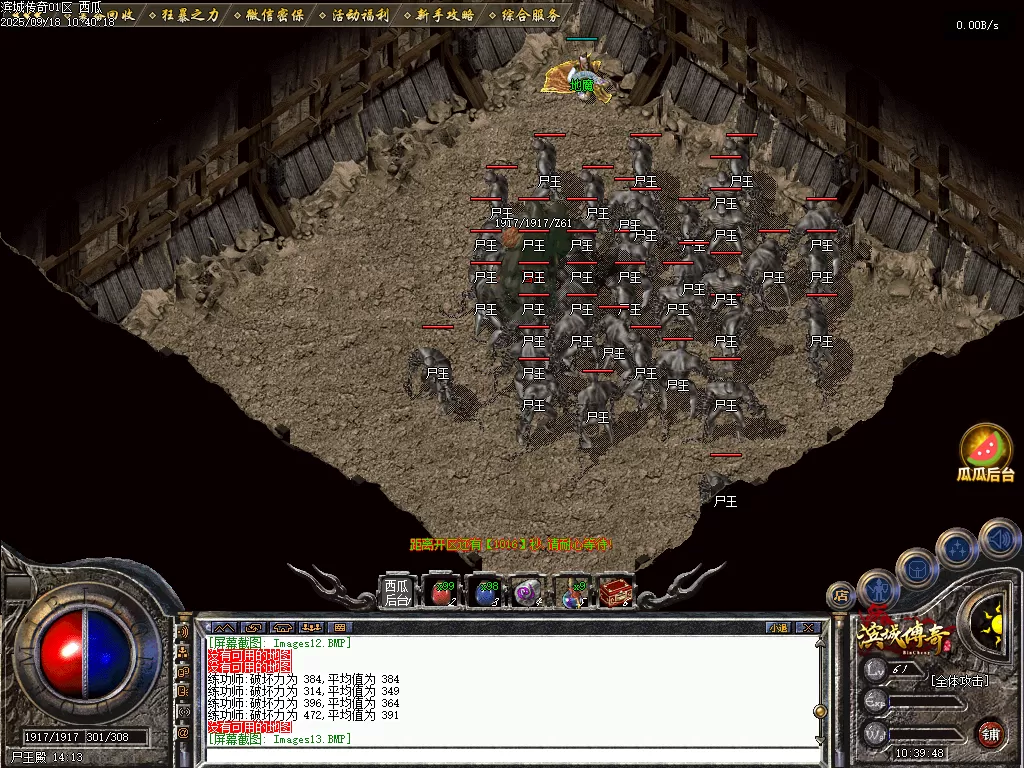Image resolution: width=1024 pixels, height=768 pixels.
Task: Close the game with X button
Action: (808, 628)
